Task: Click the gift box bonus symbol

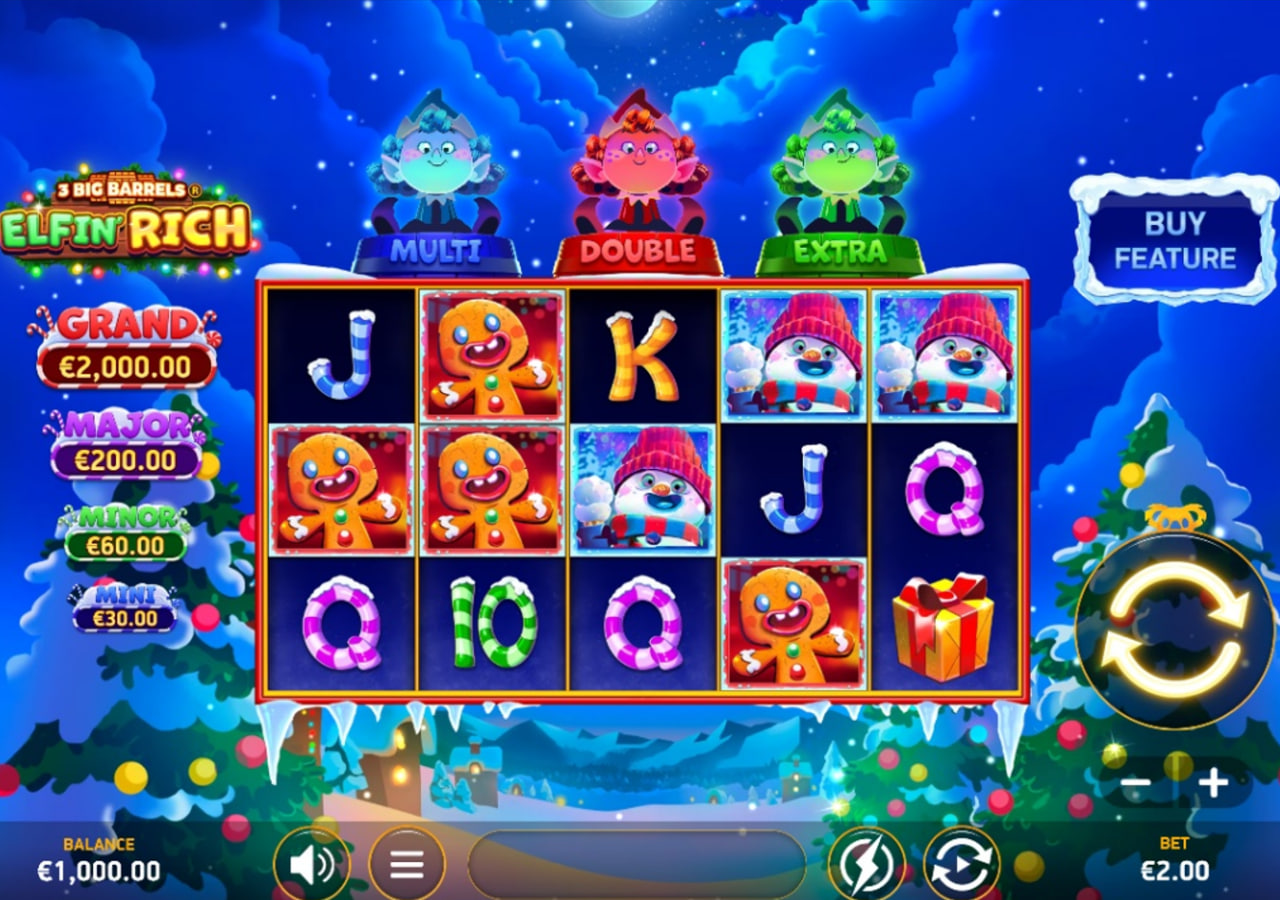Action: [942, 628]
